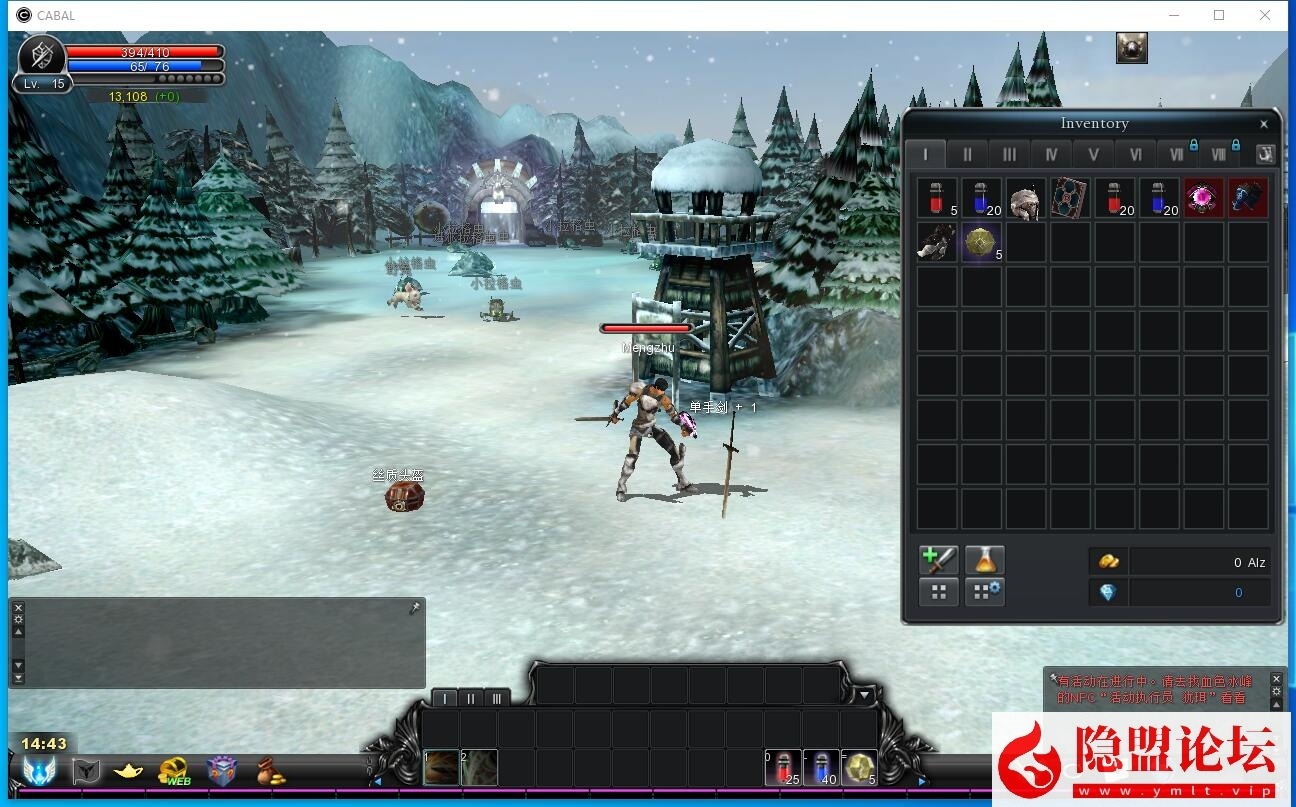Viewport: 1296px width, 807px height.
Task: Activate the skill in hotbar slot 1
Action: [441, 768]
